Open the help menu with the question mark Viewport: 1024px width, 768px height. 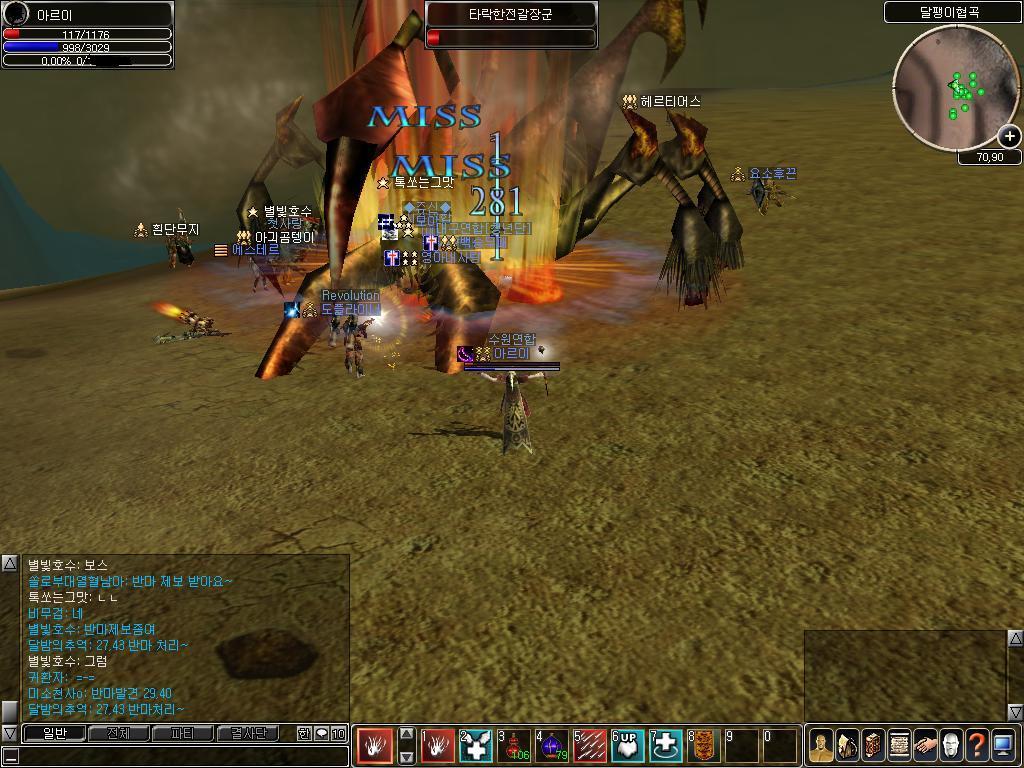click(x=977, y=746)
